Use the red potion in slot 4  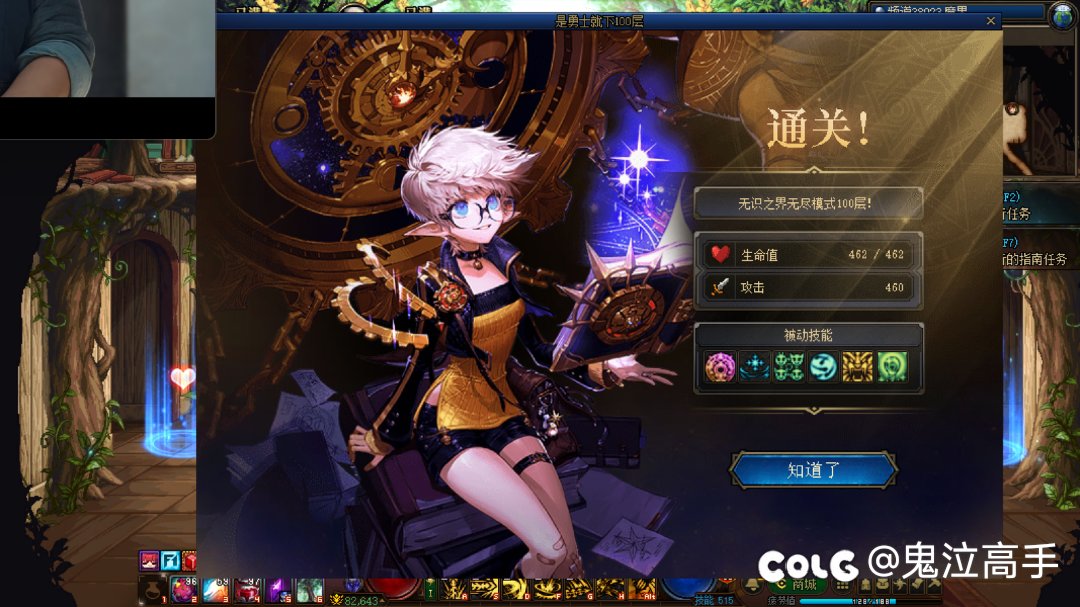click(246, 588)
